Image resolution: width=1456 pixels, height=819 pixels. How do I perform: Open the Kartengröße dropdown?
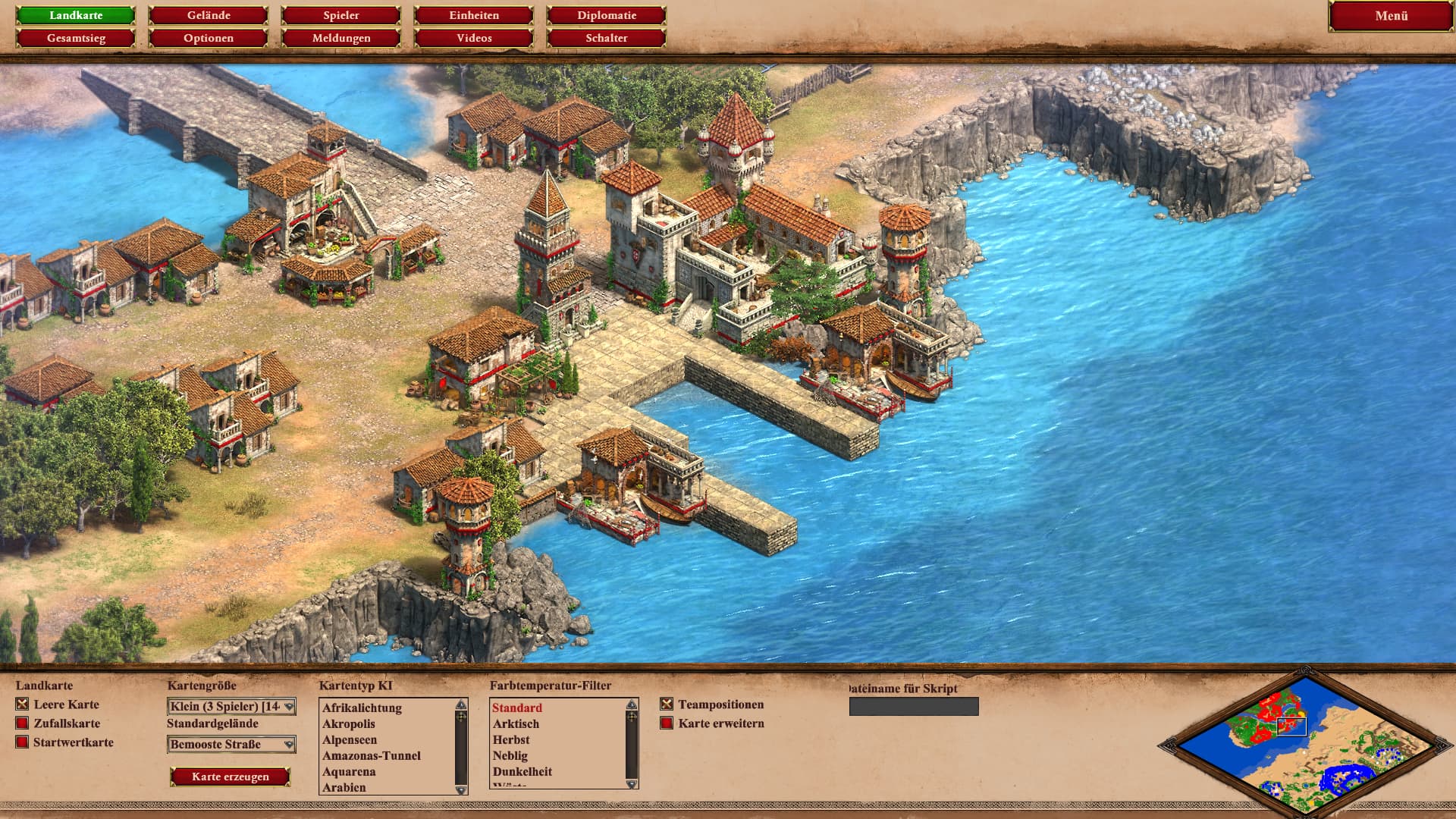coord(231,707)
